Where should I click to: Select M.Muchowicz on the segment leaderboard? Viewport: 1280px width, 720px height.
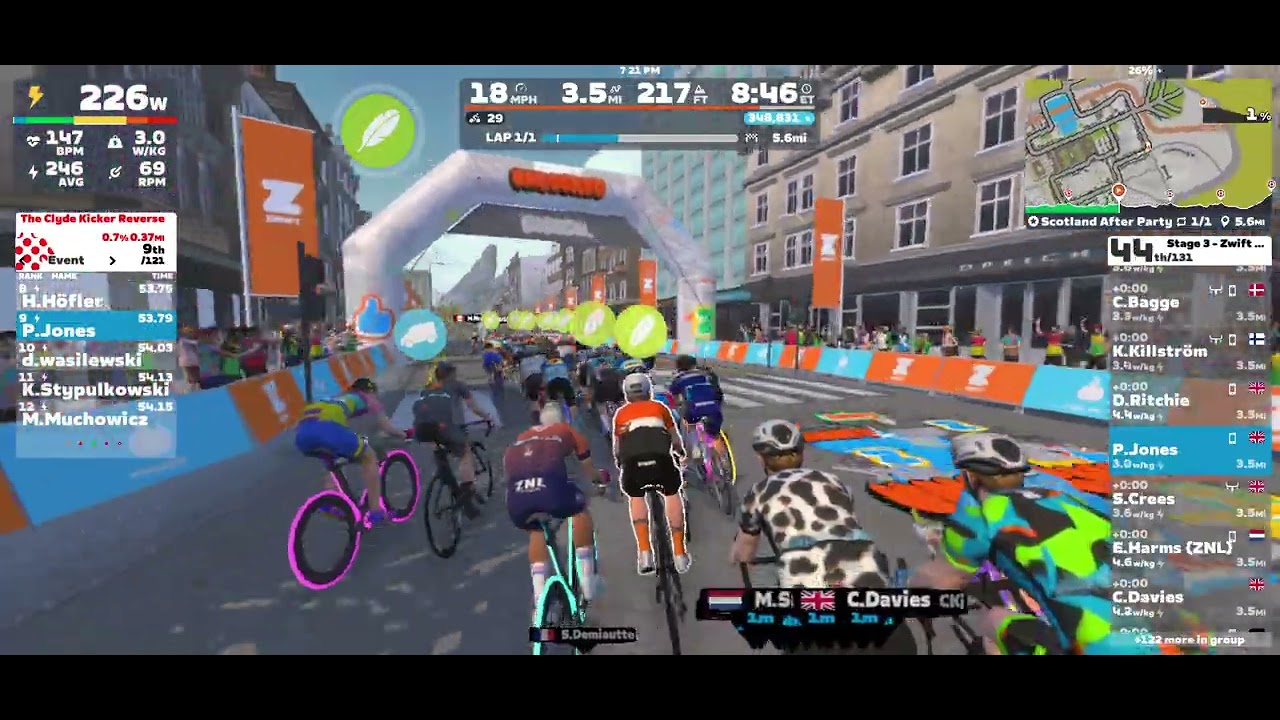(95, 419)
